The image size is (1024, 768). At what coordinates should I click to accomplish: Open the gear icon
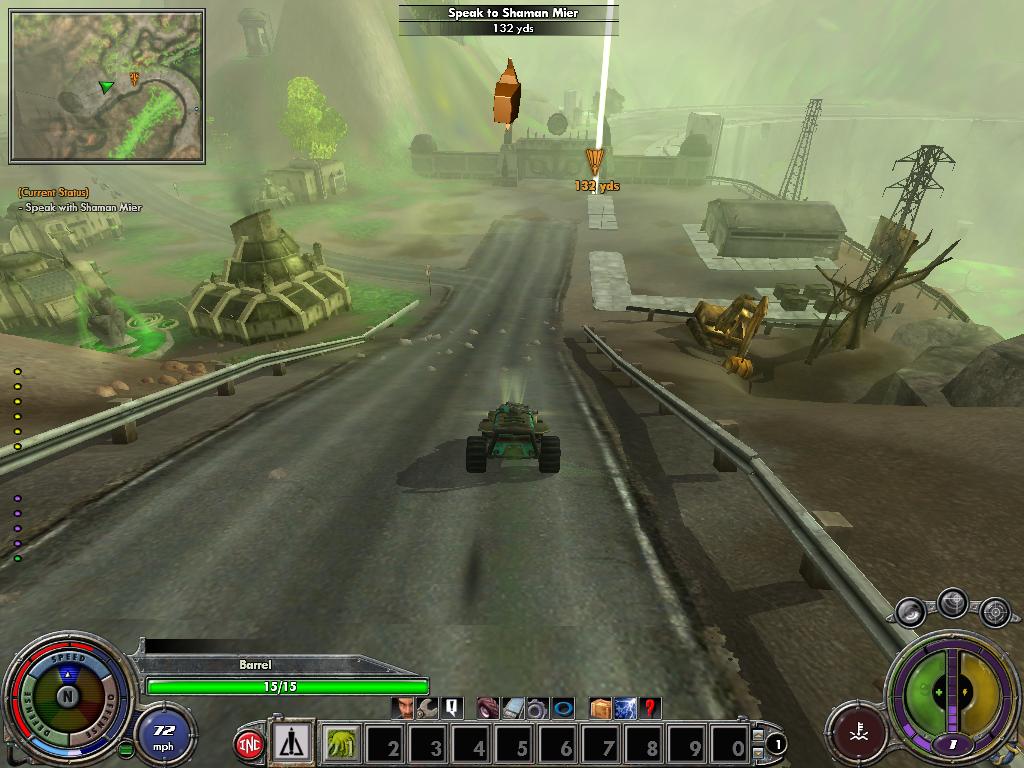(536, 709)
